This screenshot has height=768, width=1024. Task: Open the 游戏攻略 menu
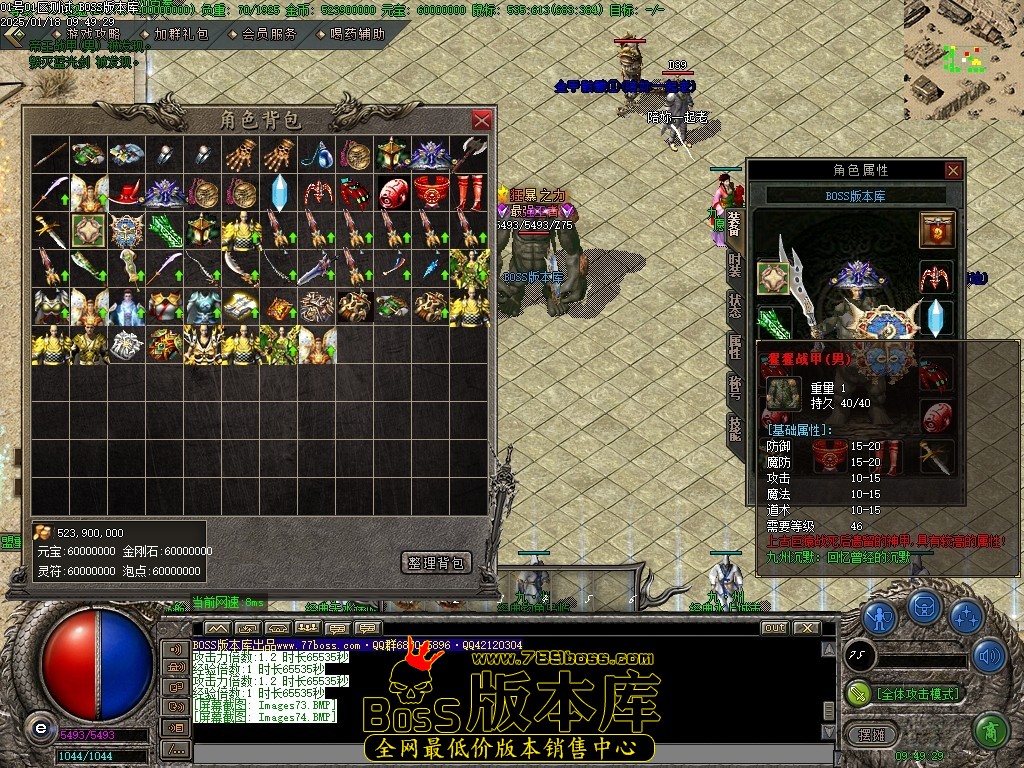coord(93,34)
